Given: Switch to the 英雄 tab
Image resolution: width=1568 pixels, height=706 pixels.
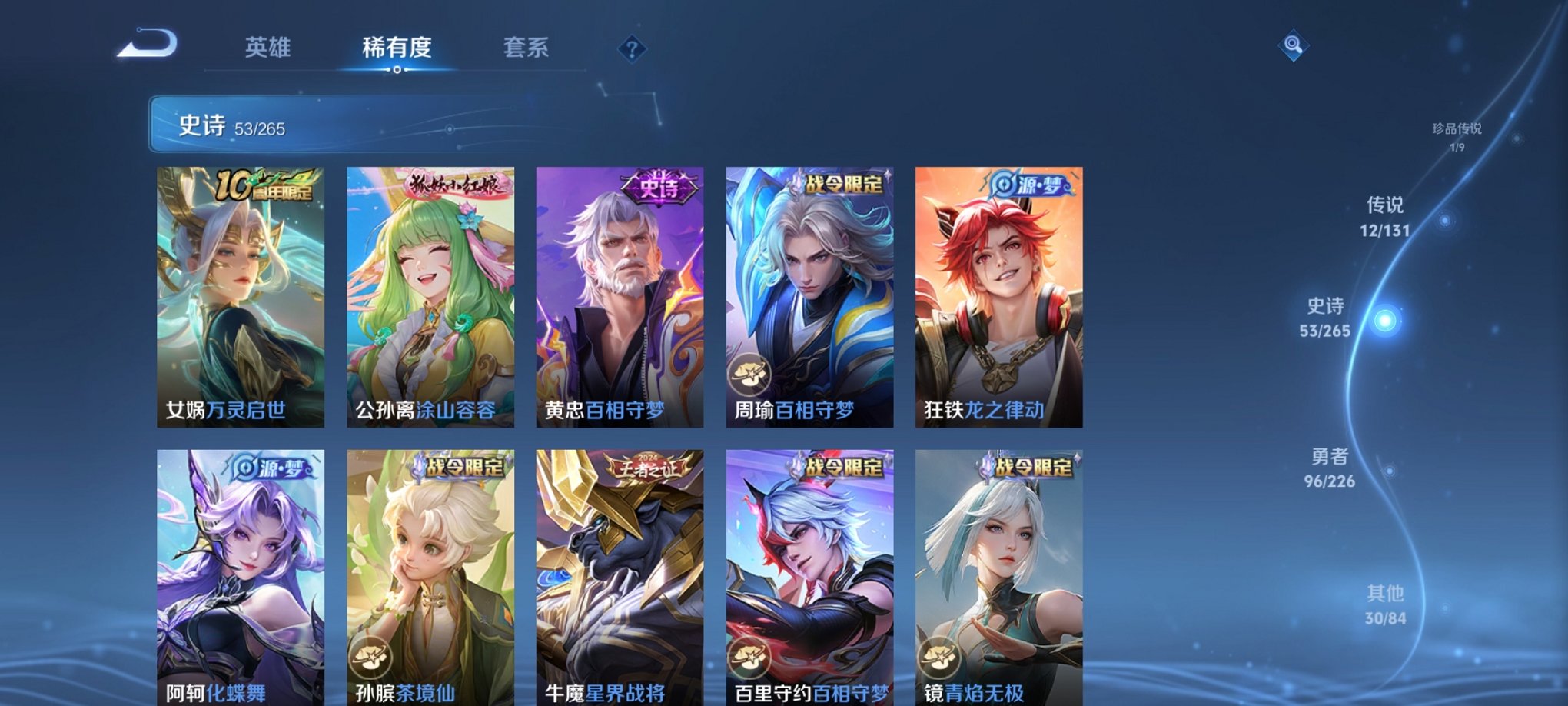Looking at the screenshot, I should (x=269, y=48).
